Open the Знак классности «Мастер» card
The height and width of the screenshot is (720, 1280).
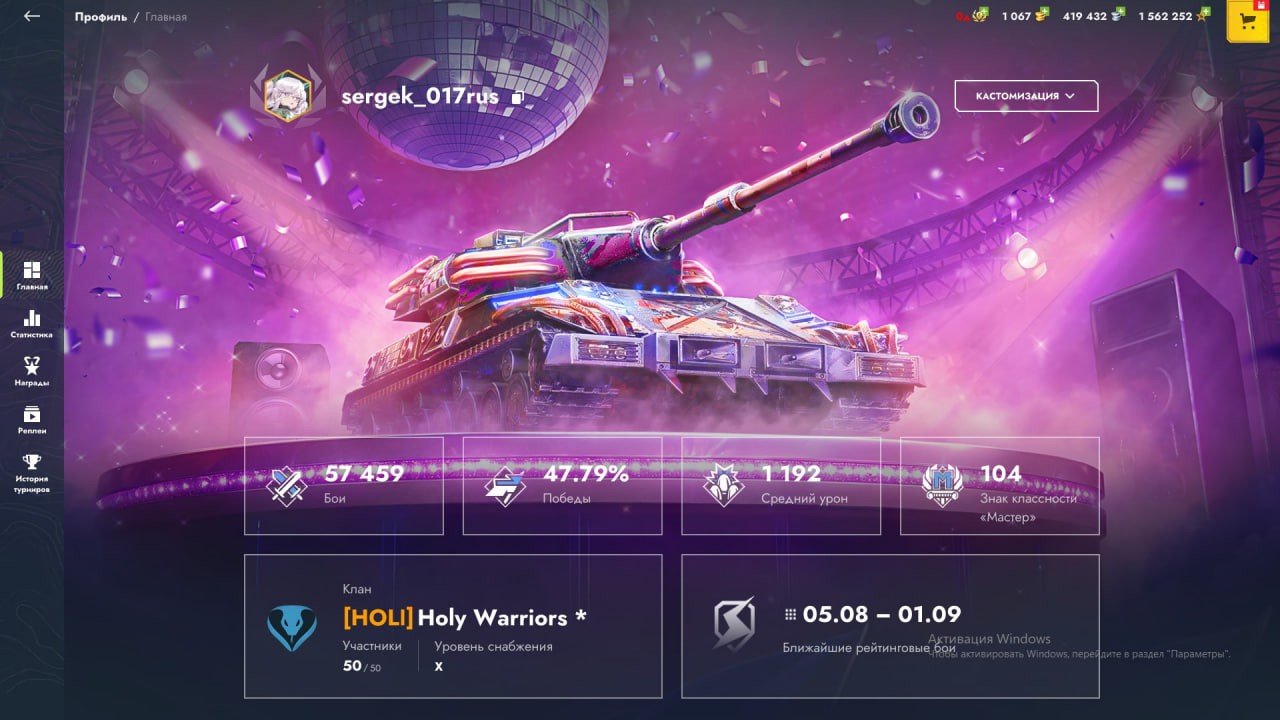point(1000,485)
